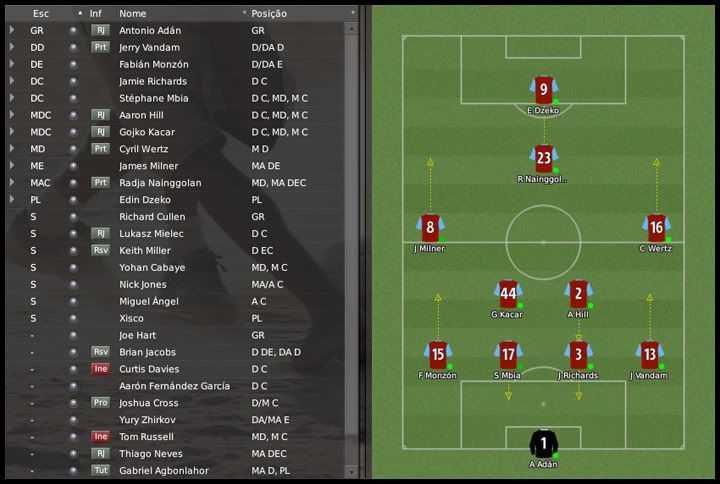The image size is (720, 484).
Task: Select the number 15 Monzón shirt
Action: coord(437,354)
